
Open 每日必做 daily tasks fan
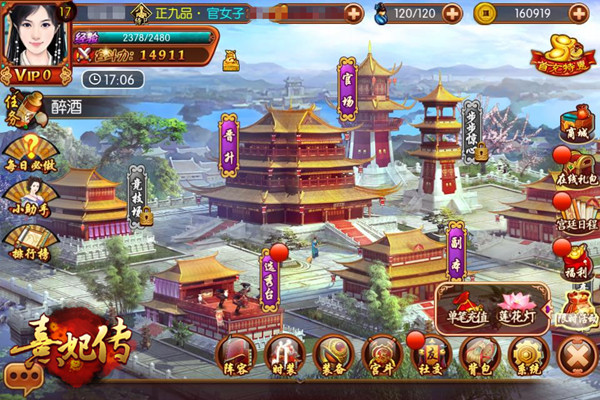coord(28,152)
